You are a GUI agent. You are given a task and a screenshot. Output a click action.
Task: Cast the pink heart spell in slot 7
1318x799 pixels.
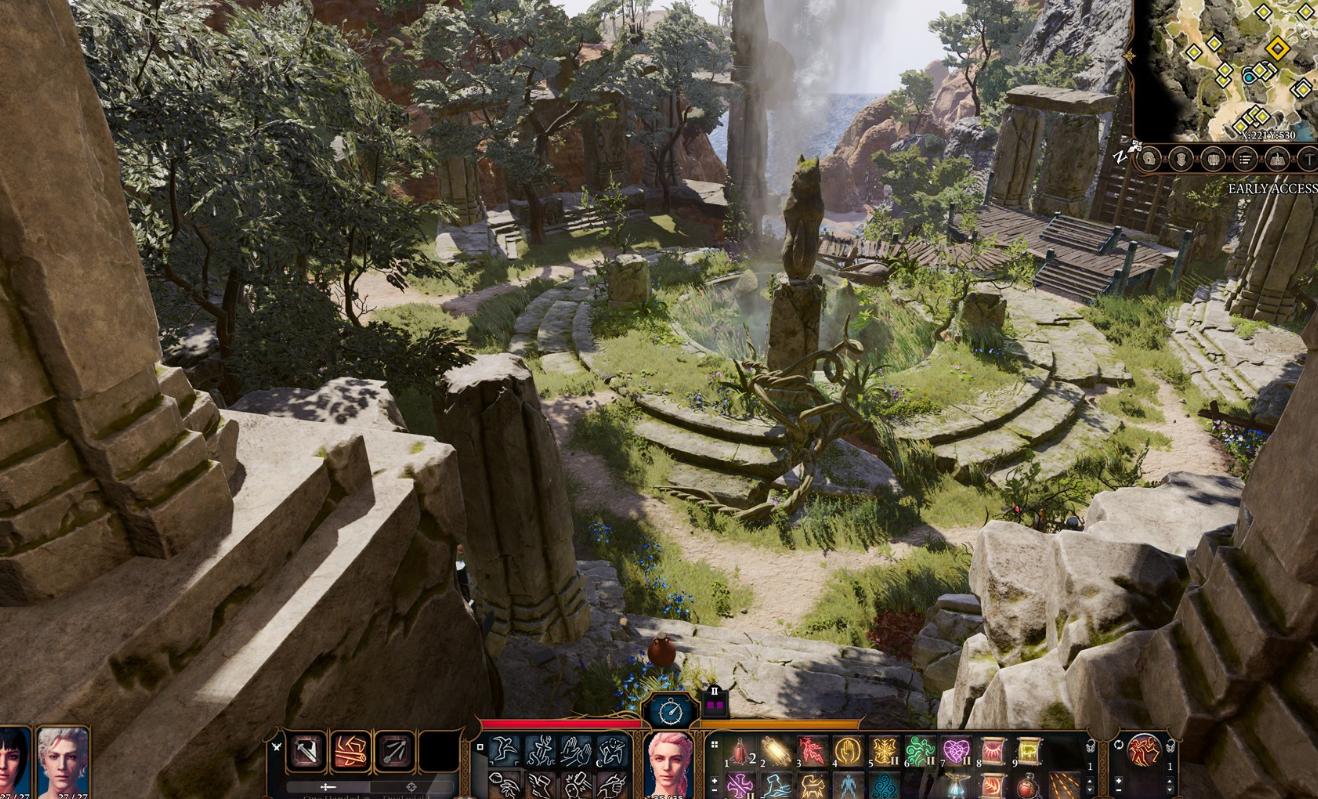click(957, 751)
